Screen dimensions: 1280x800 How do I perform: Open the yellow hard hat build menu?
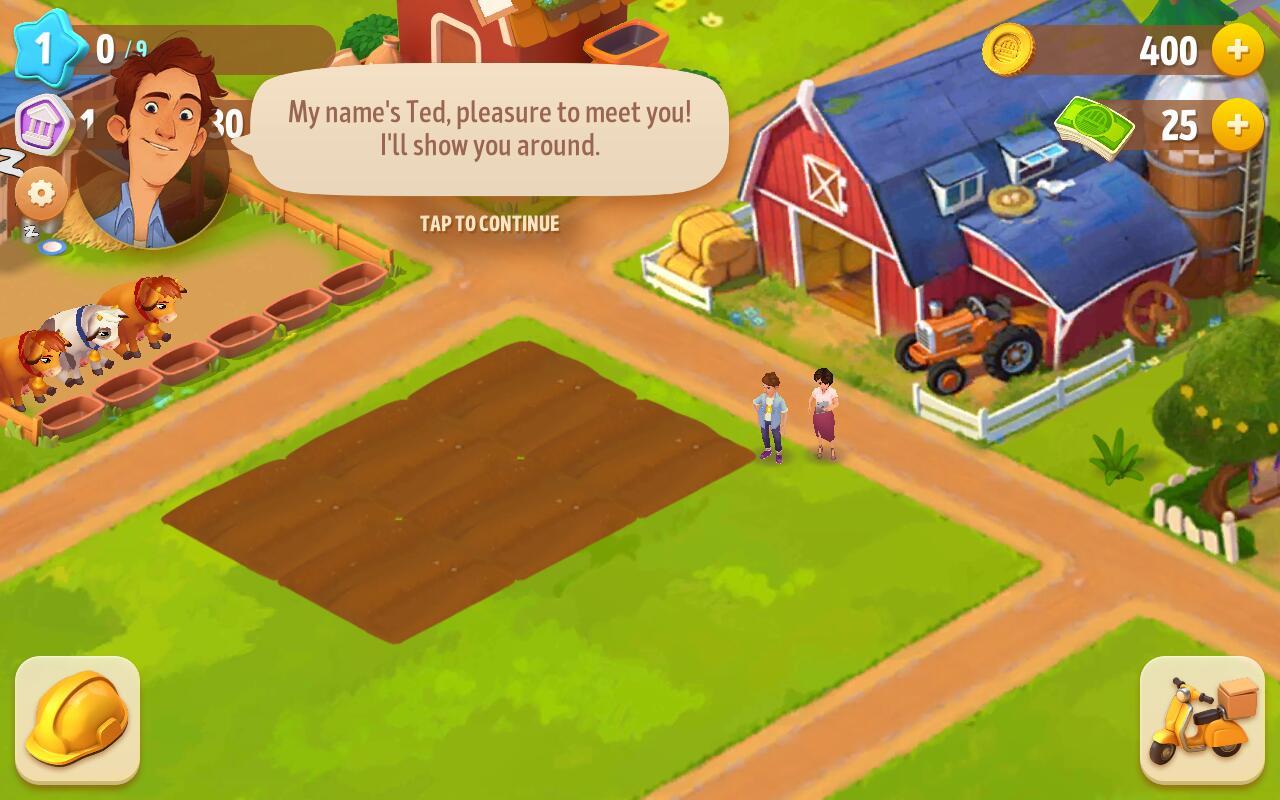77,719
